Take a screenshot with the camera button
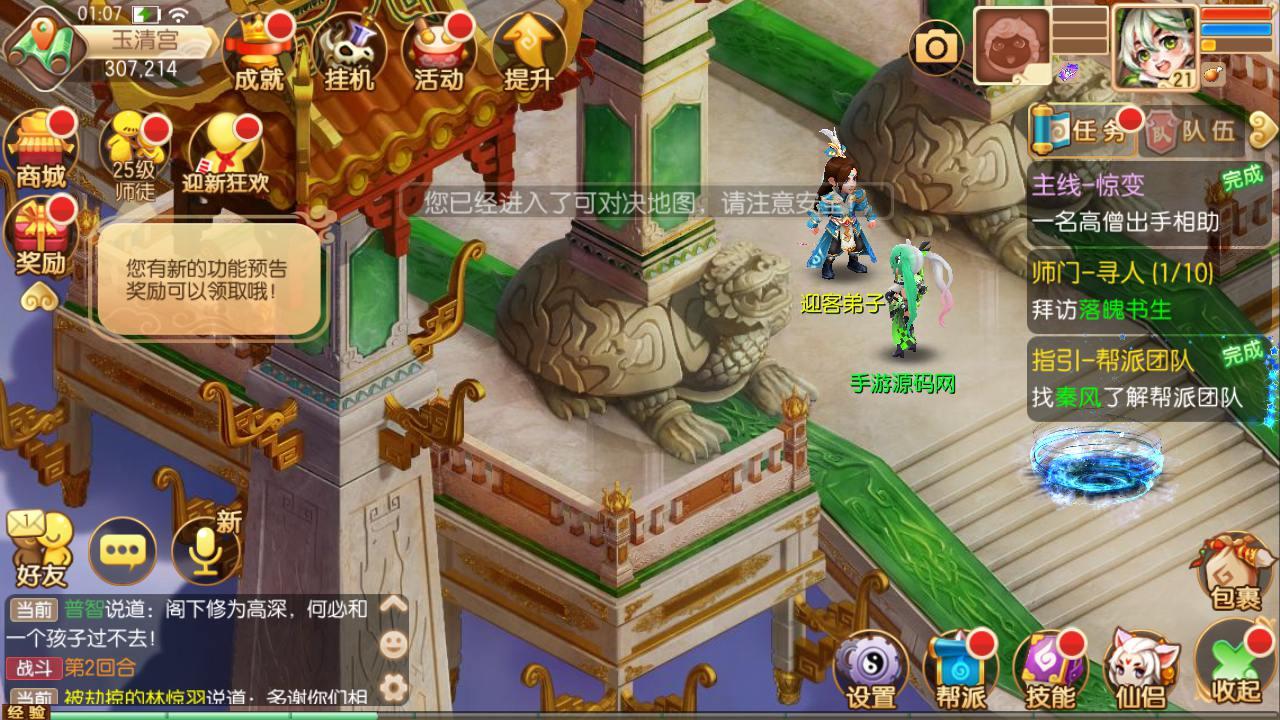The width and height of the screenshot is (1280, 720). click(x=937, y=46)
